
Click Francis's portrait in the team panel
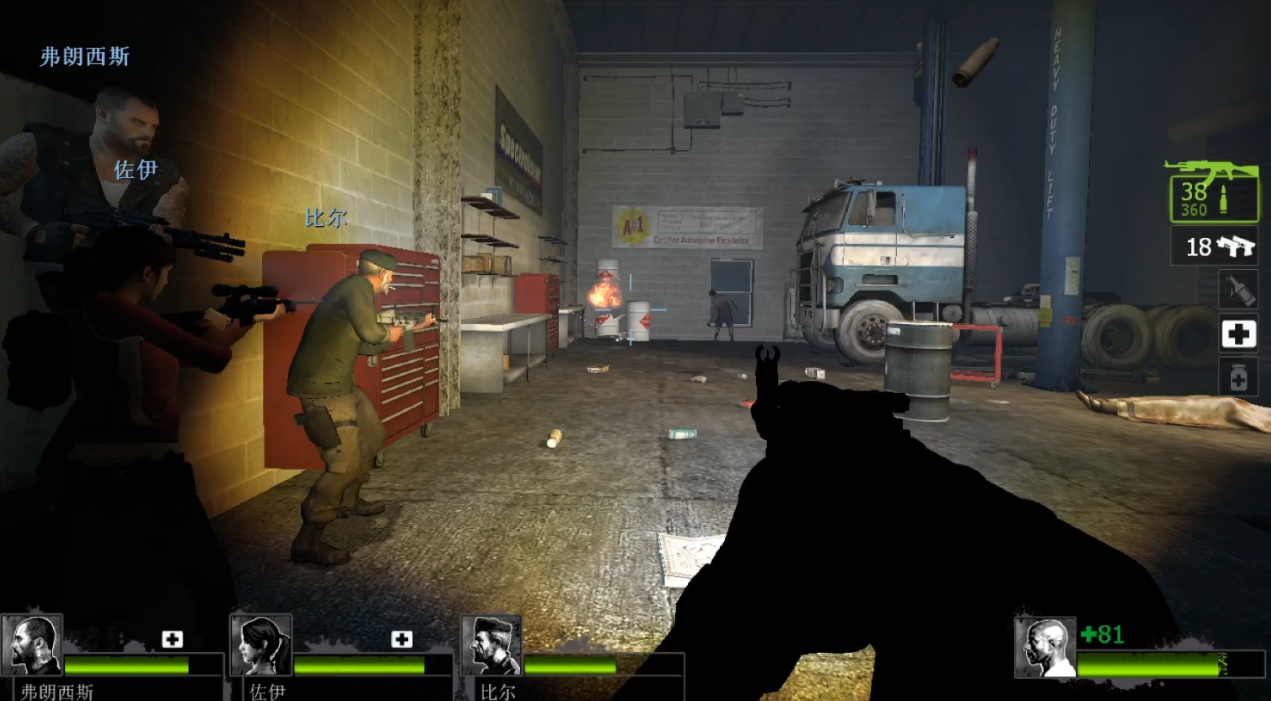(x=31, y=645)
